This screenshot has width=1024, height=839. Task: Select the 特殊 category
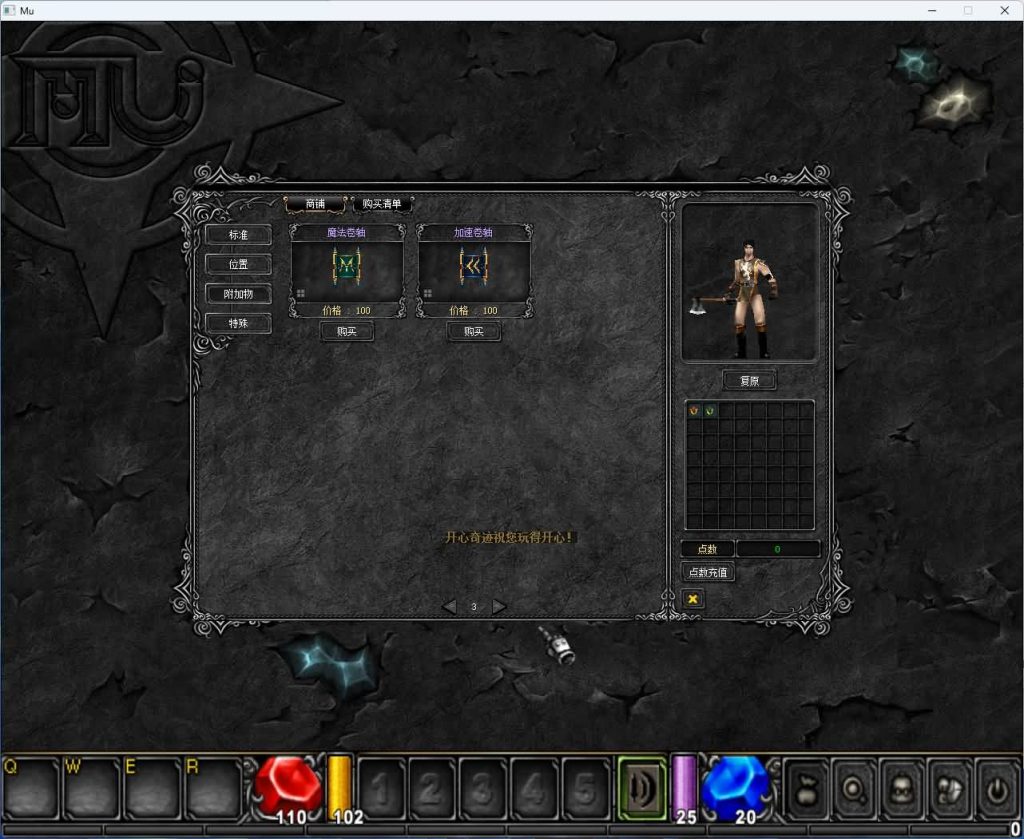pos(238,323)
